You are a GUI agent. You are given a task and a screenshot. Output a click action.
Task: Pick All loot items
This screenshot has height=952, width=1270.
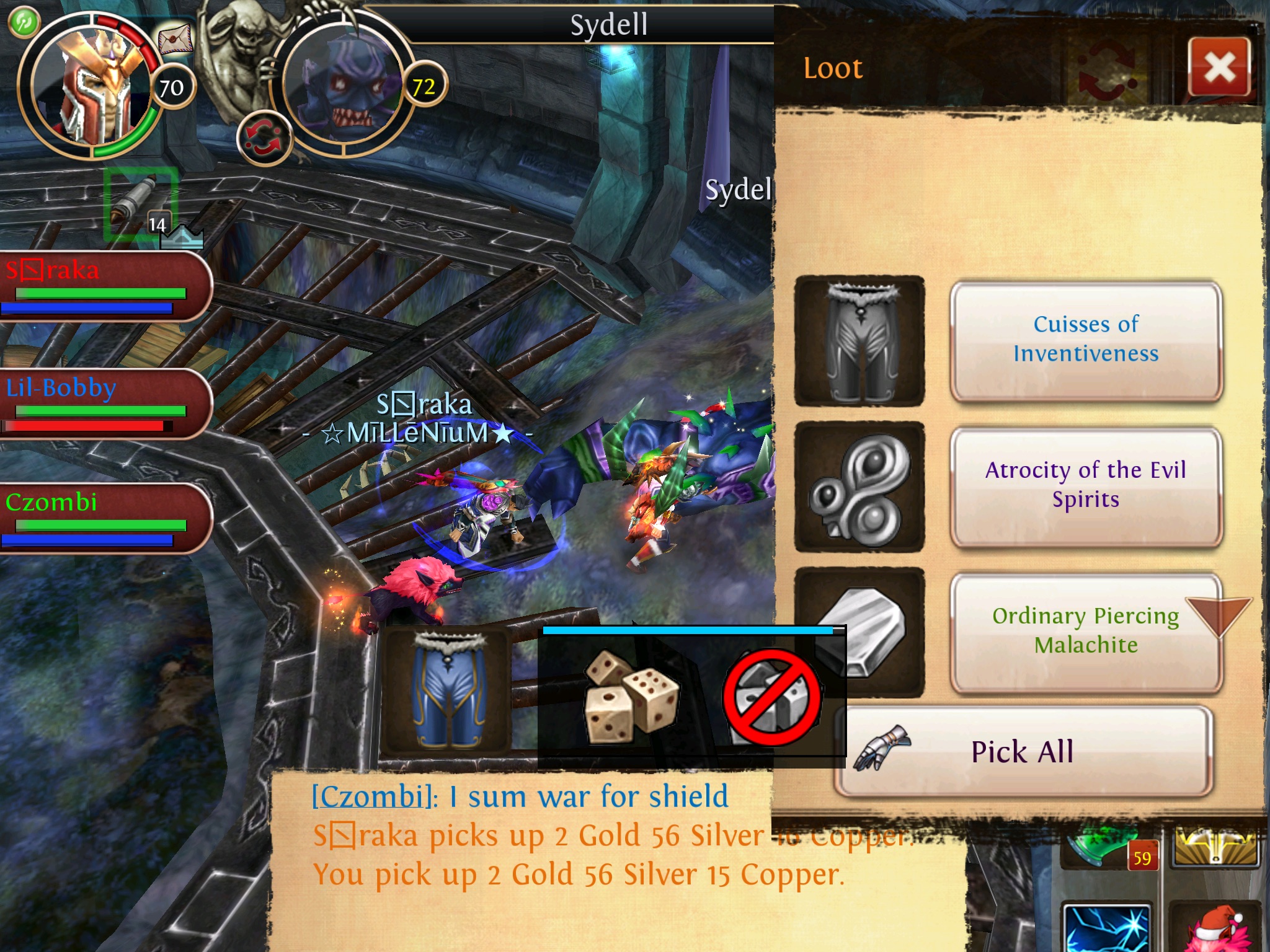tap(1023, 752)
